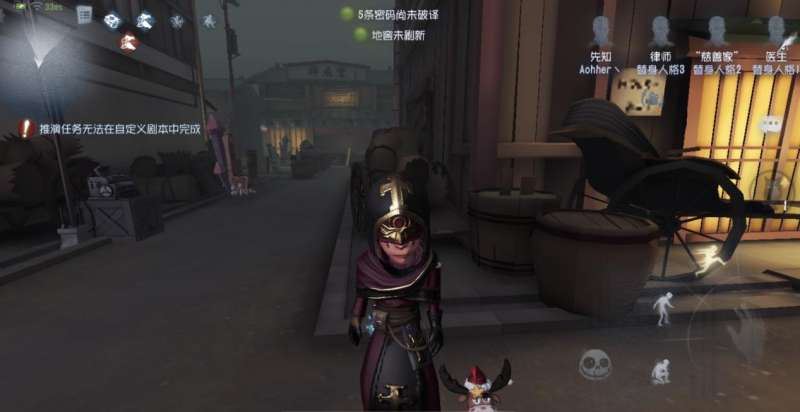This screenshot has height=412, width=800.
Task: Tap the running figure sprint button
Action: (x=711, y=260)
